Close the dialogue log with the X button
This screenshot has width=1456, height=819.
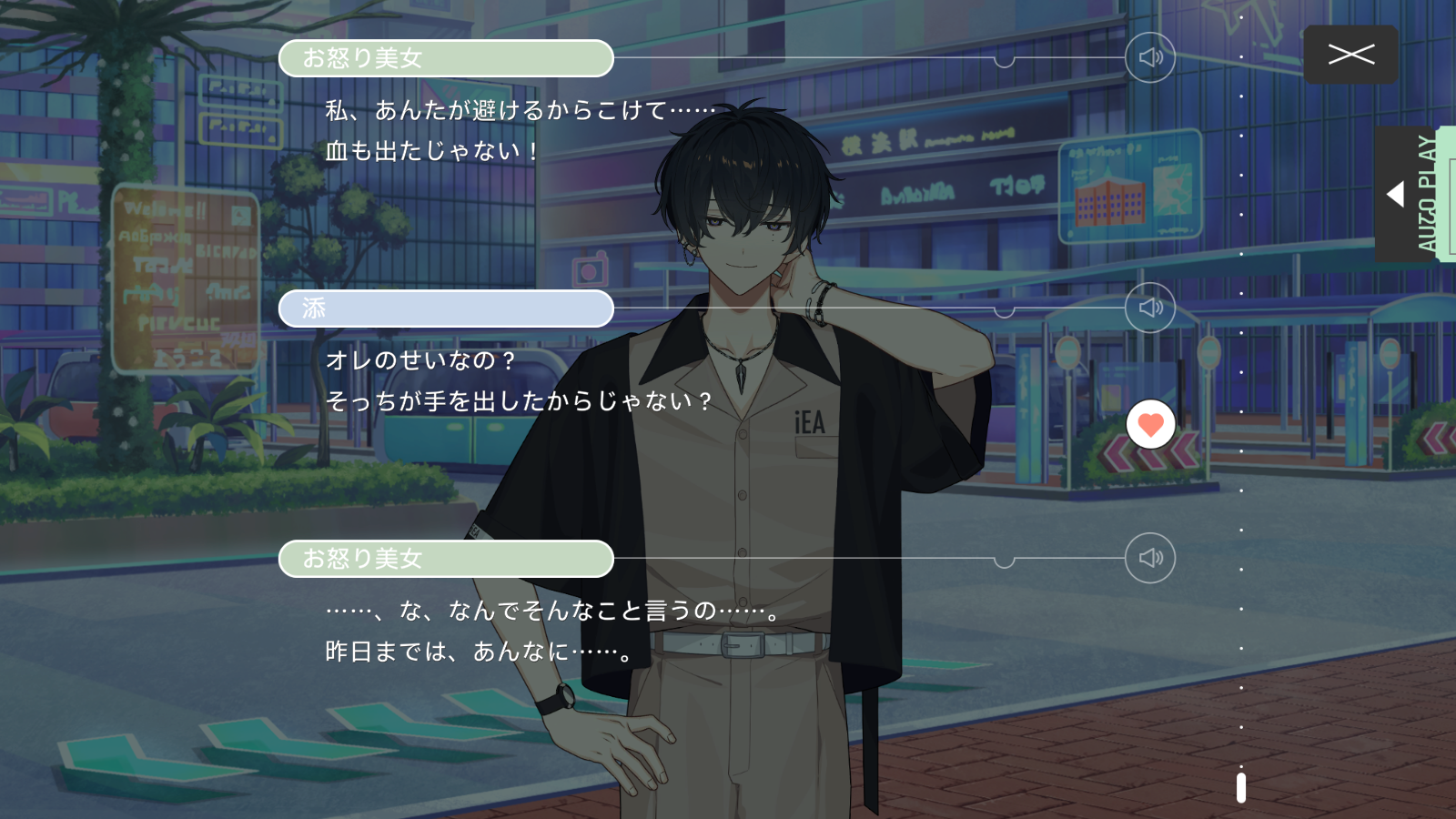(1350, 55)
